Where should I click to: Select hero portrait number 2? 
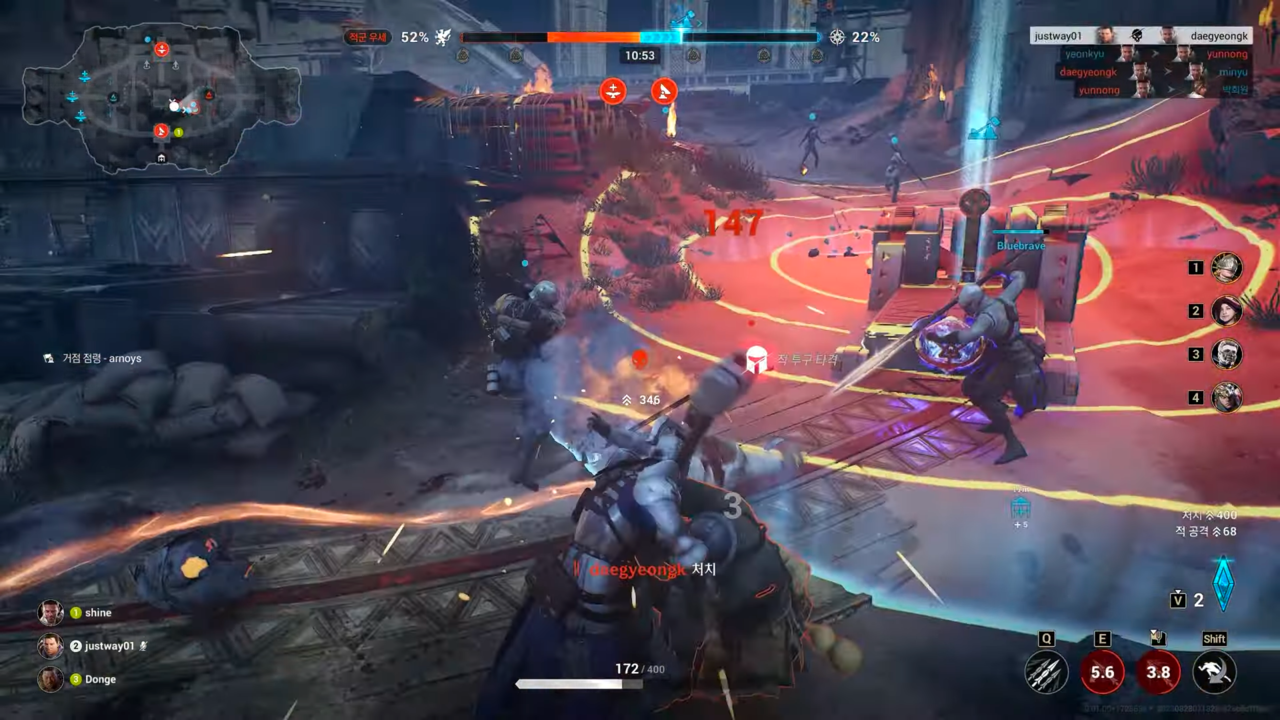click(x=1227, y=311)
